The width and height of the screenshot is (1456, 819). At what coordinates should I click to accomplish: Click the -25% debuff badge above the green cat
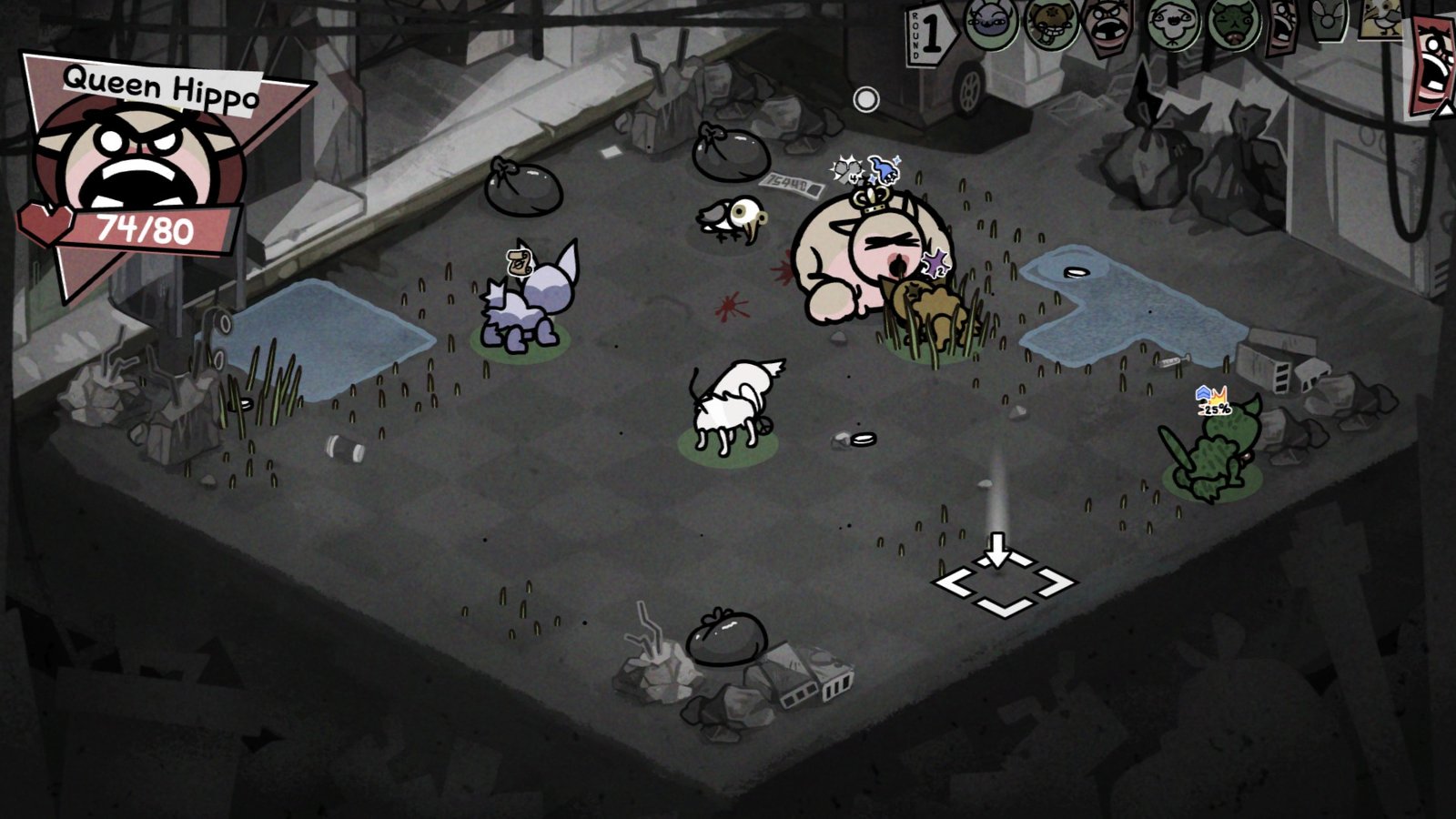[1215, 398]
